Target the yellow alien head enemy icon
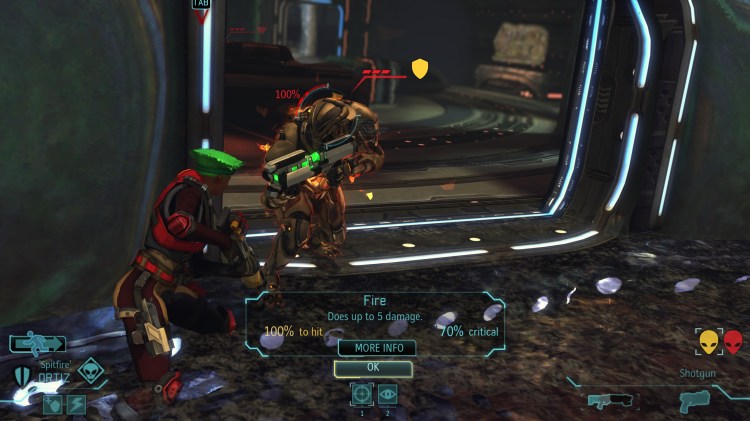The height and width of the screenshot is (421, 750). [709, 342]
